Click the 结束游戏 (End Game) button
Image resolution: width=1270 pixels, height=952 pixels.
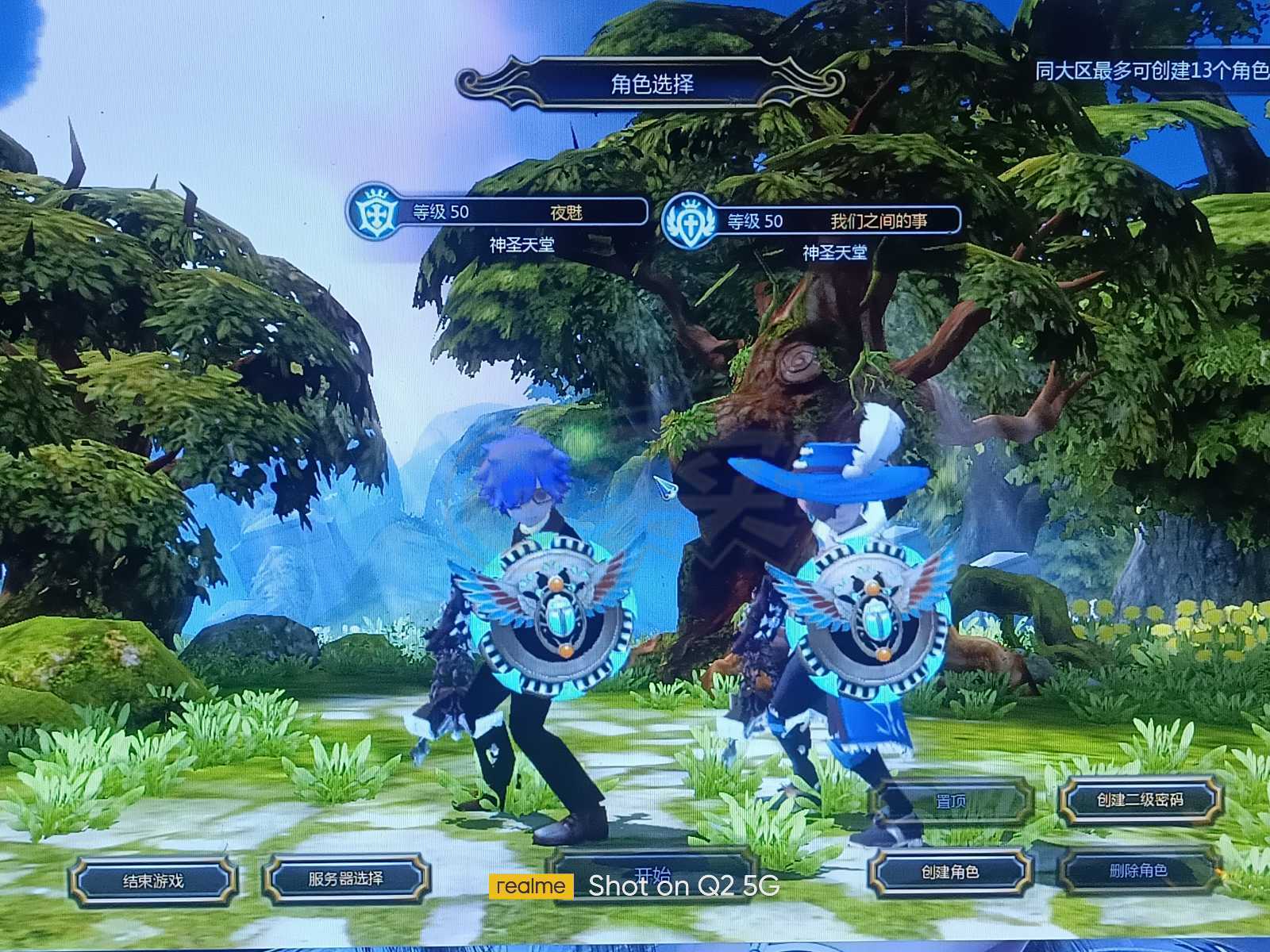pyautogui.click(x=153, y=880)
